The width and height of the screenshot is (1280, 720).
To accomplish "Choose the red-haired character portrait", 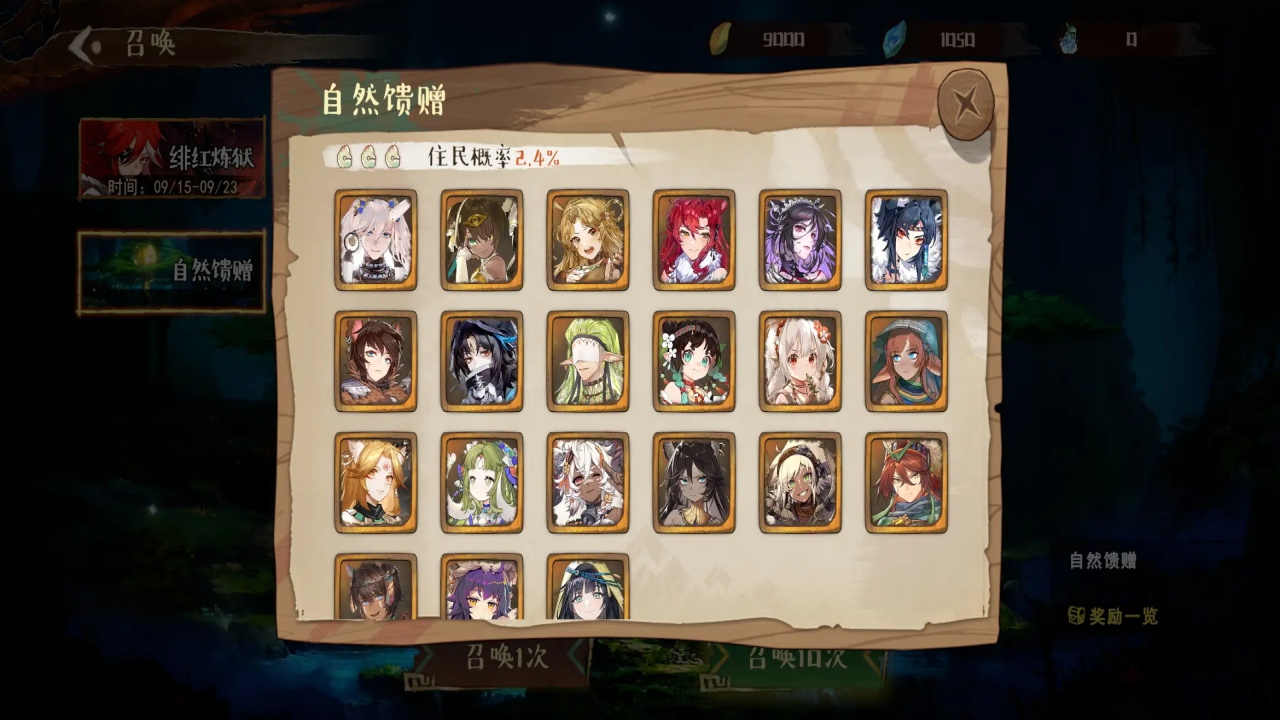I will 694,240.
